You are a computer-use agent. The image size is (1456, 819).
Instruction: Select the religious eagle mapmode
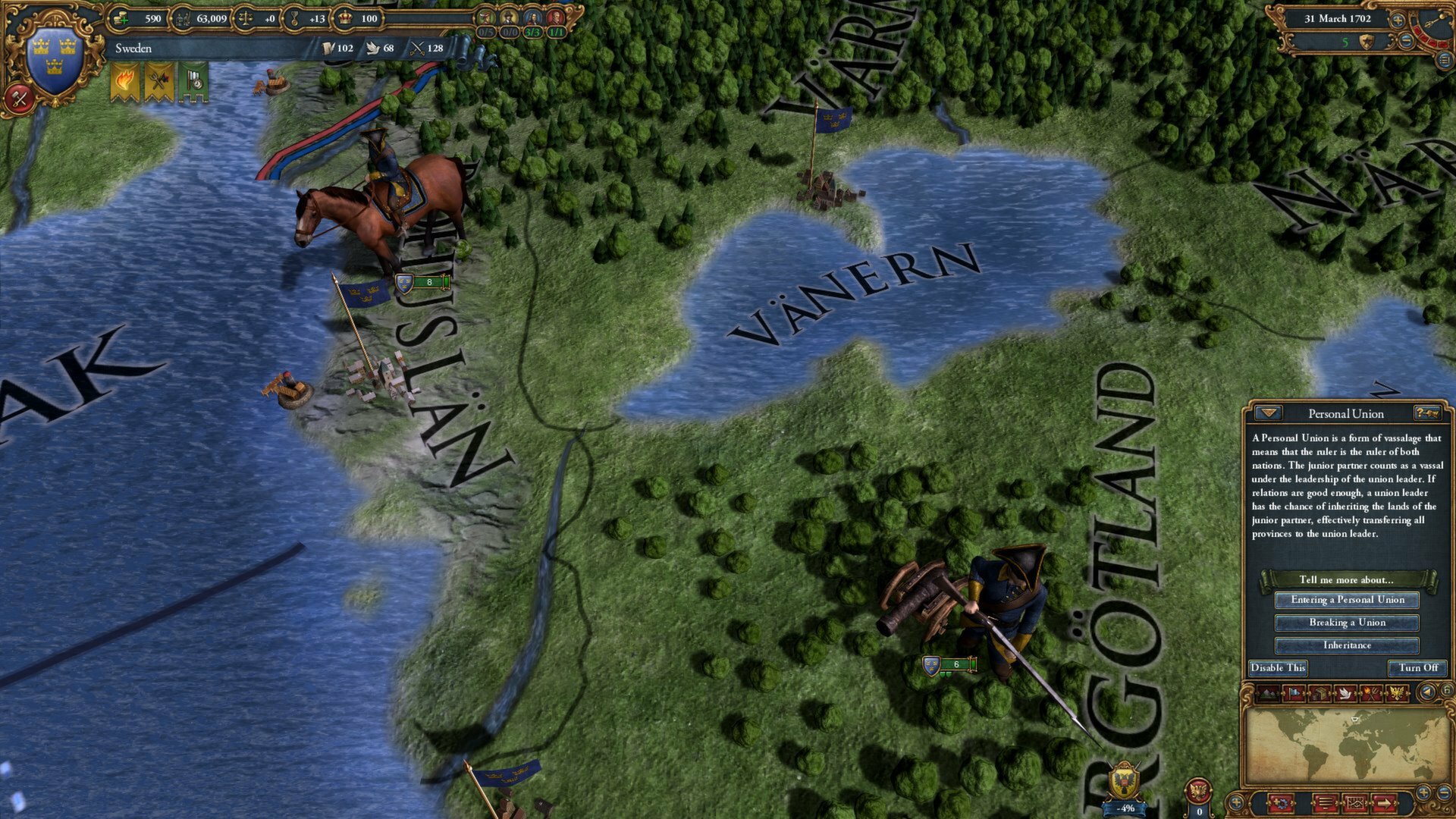pos(1397,692)
